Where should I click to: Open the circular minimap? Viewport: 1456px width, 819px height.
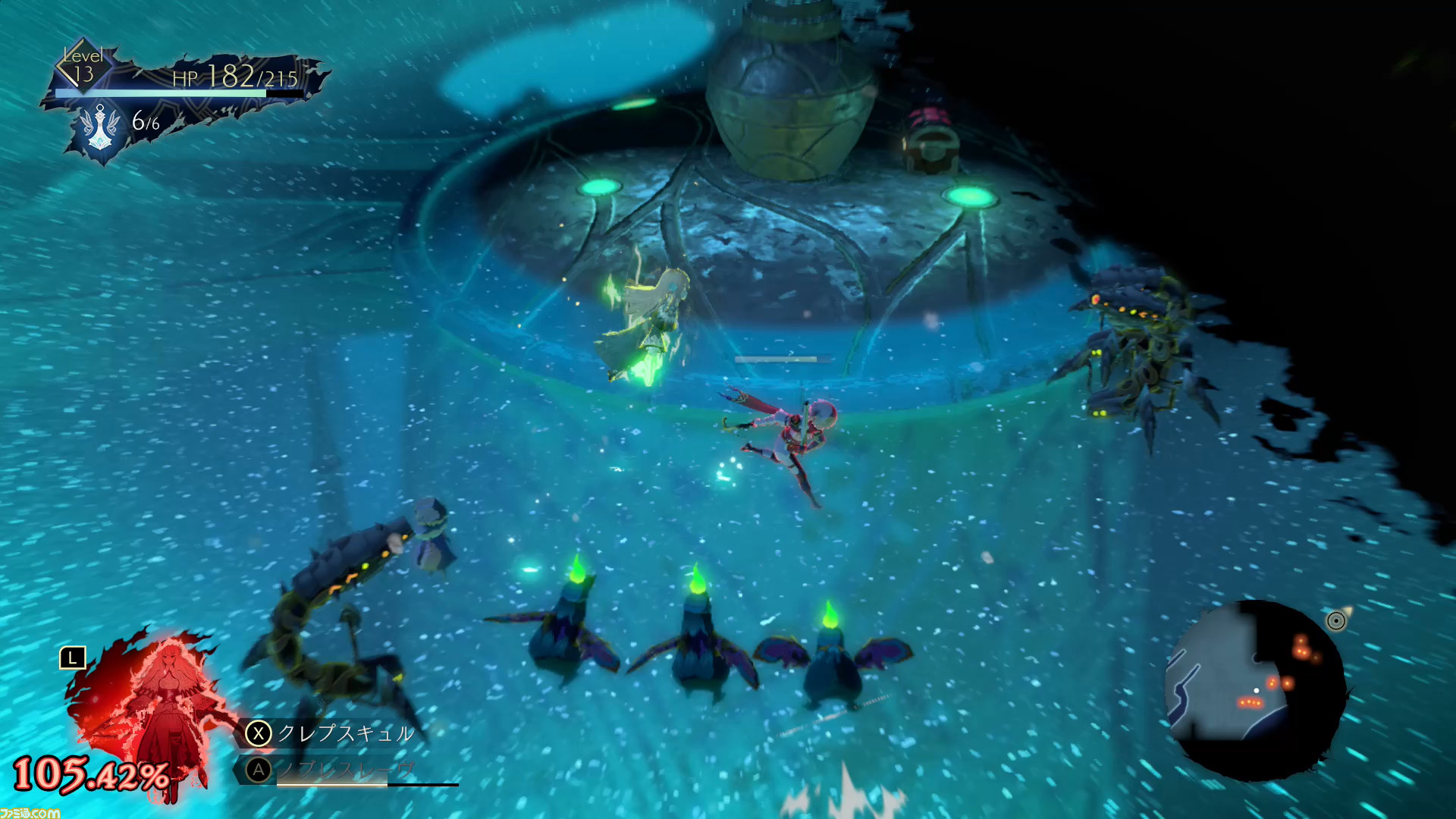tap(1255, 690)
